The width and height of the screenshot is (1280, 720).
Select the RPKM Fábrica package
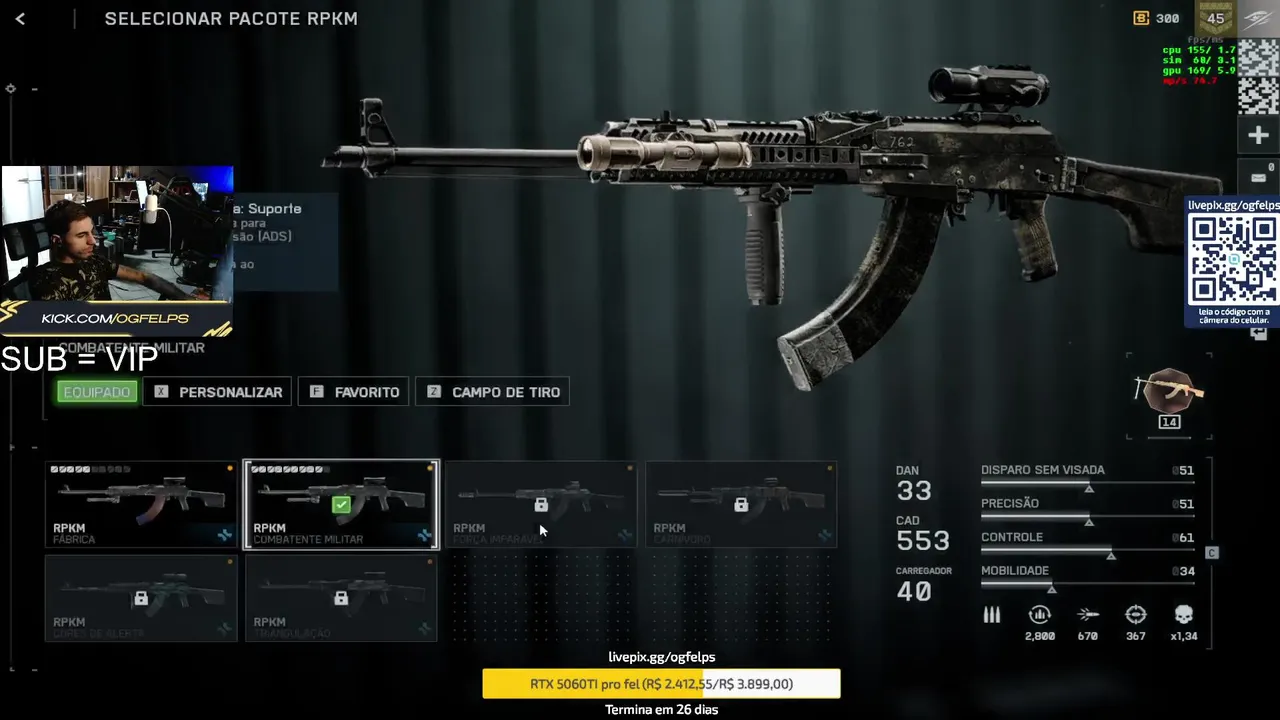(141, 504)
